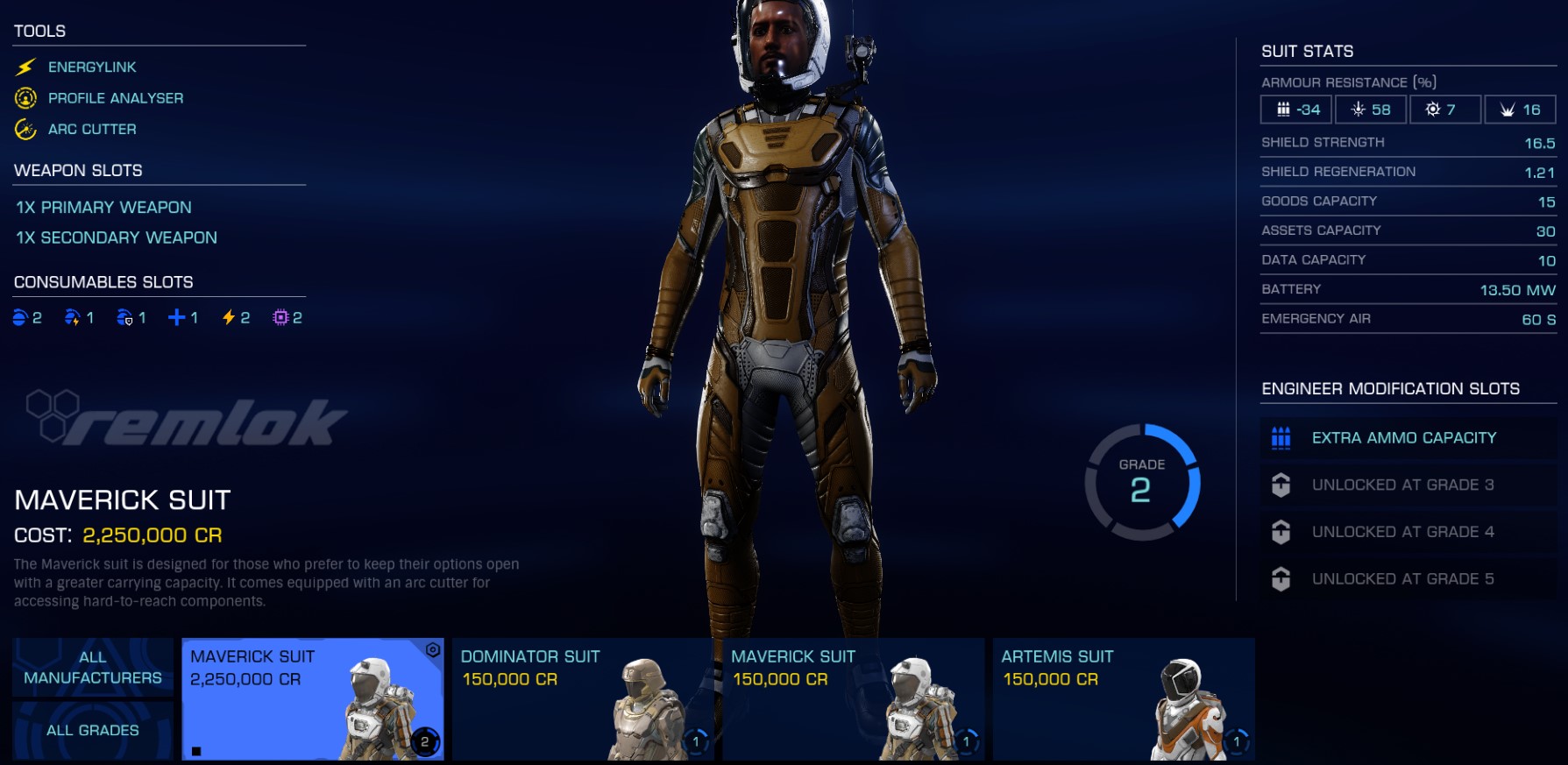This screenshot has width=1568, height=765.
Task: Open the All Manufacturers filter
Action: tap(93, 668)
